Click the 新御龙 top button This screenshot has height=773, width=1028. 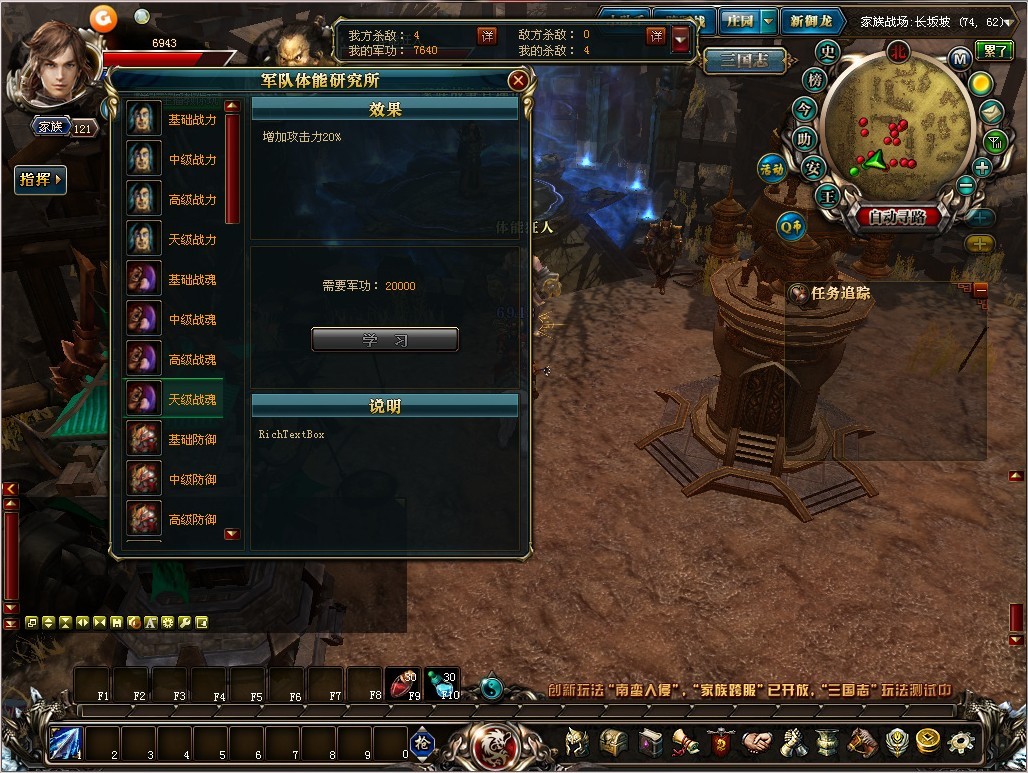809,20
